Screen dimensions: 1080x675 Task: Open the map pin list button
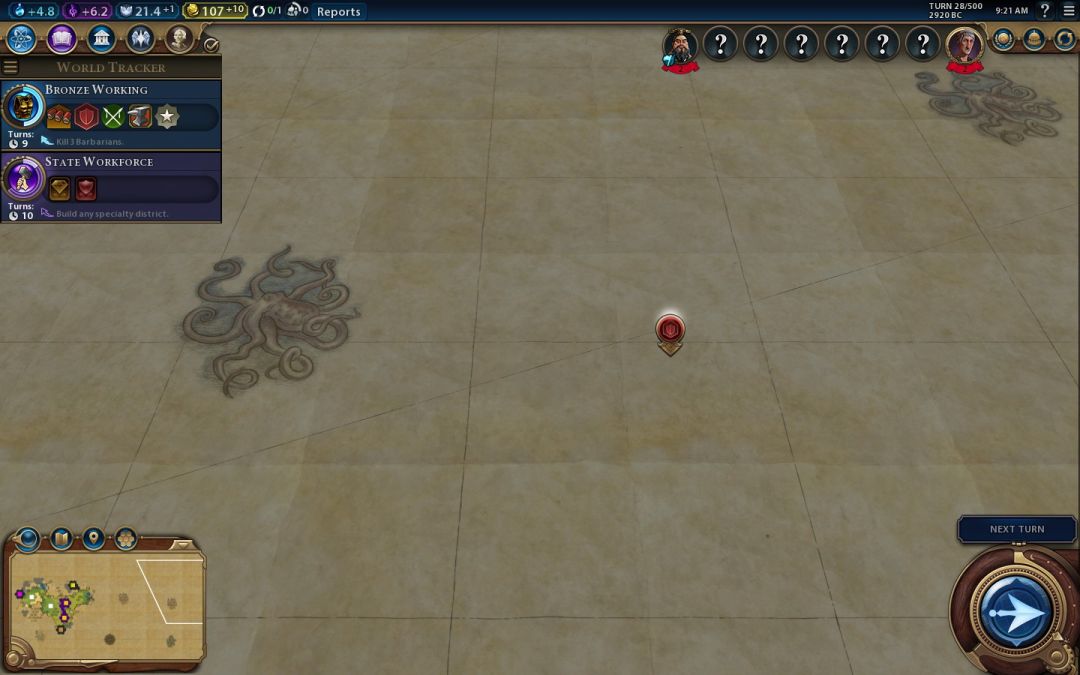(93, 540)
